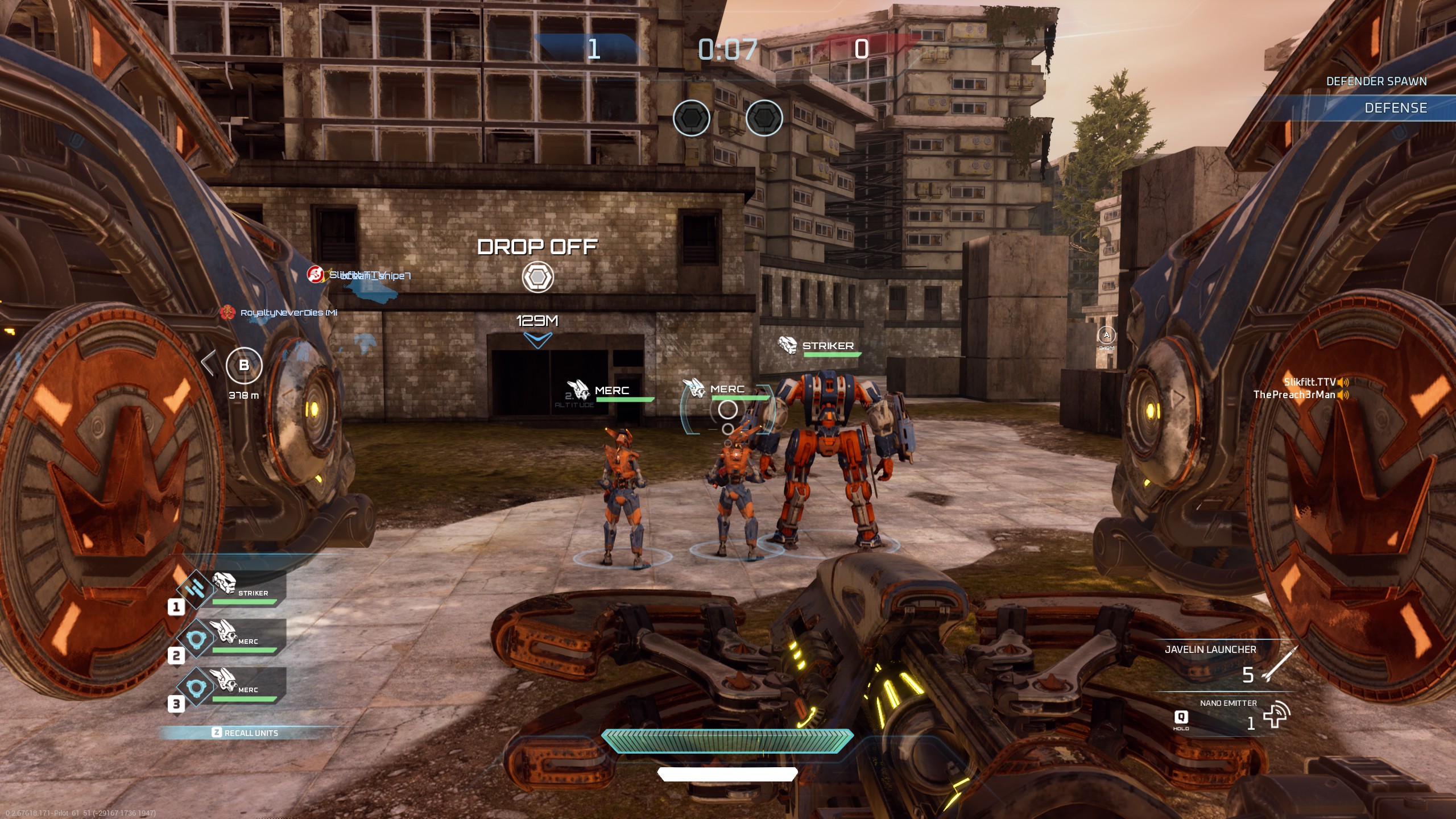
Task: Click the small A objective waypoint marker
Action: pos(1106,335)
